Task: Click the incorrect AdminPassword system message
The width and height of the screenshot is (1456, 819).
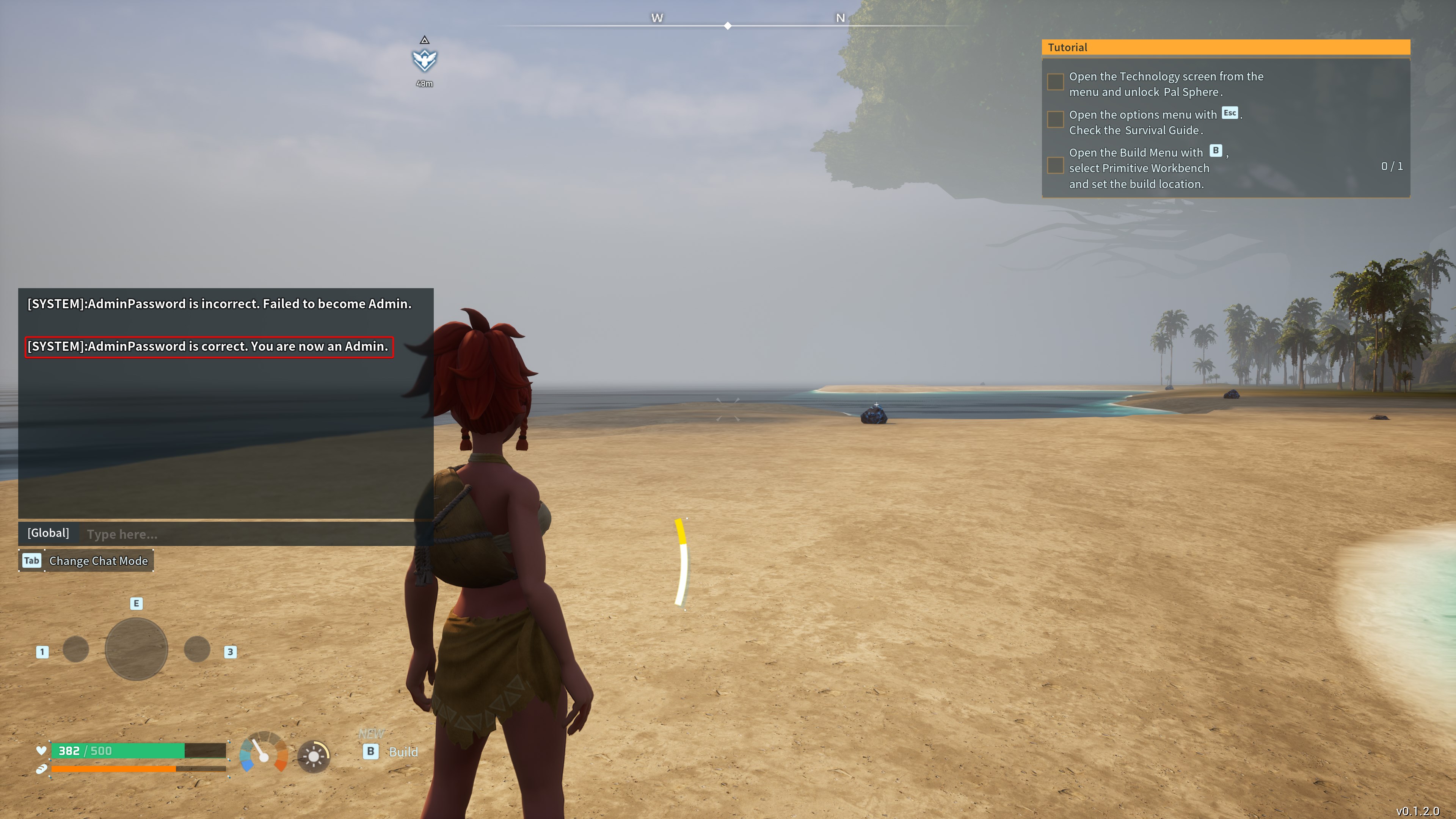Action: [x=219, y=304]
